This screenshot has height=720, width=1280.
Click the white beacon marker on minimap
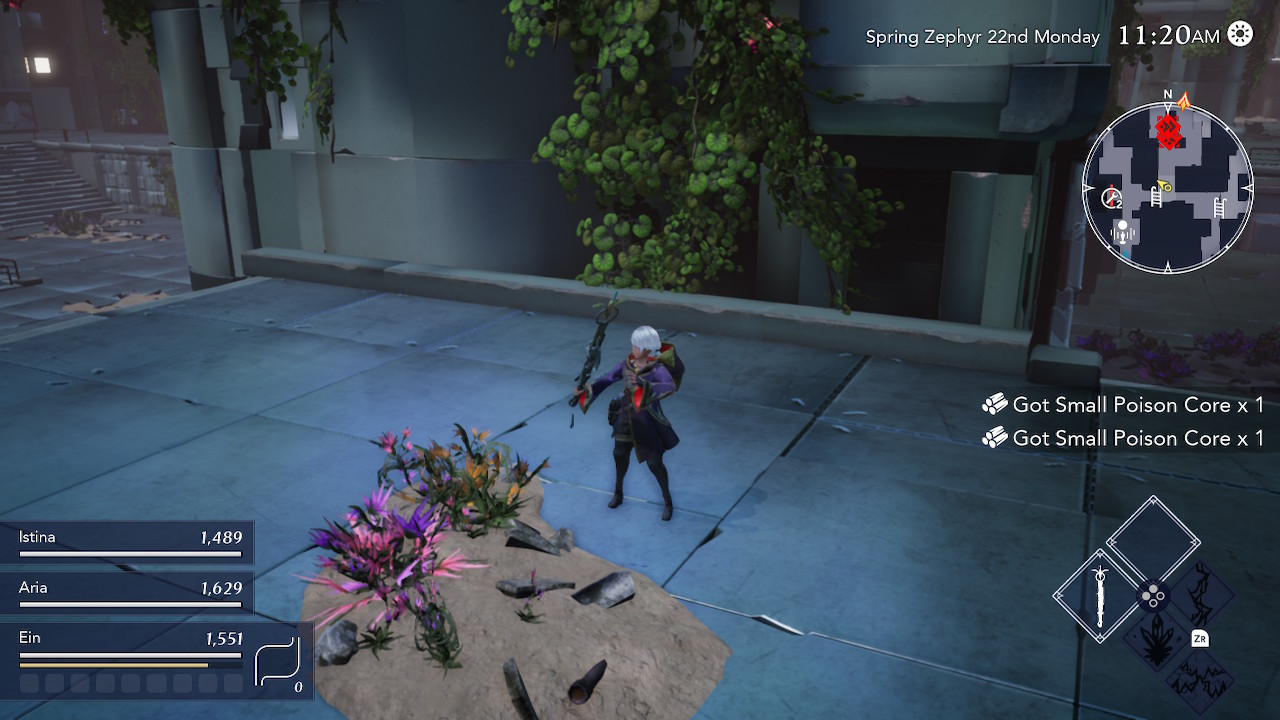(x=1123, y=232)
